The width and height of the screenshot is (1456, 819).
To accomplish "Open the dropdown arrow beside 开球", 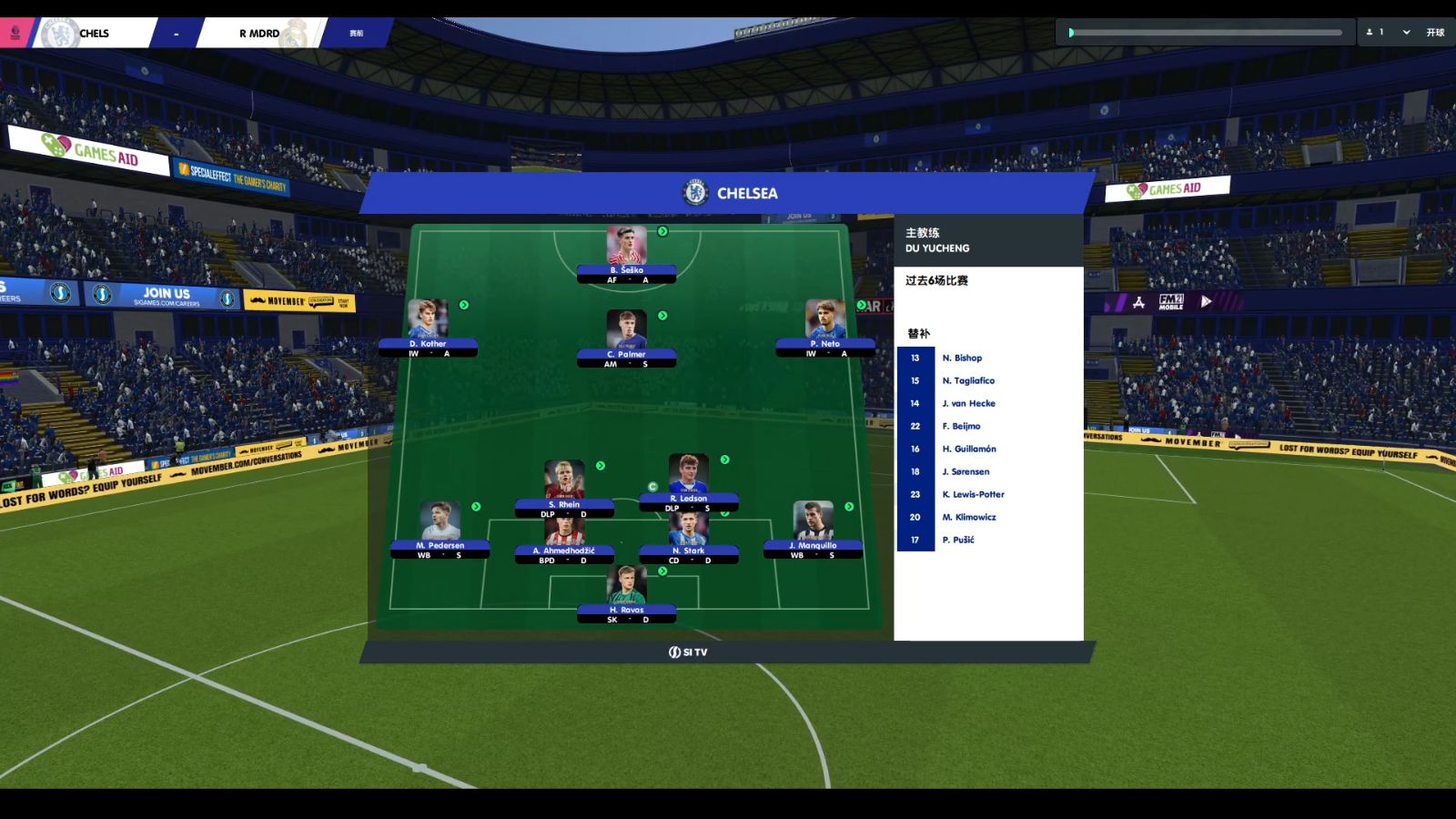I will click(x=1406, y=33).
